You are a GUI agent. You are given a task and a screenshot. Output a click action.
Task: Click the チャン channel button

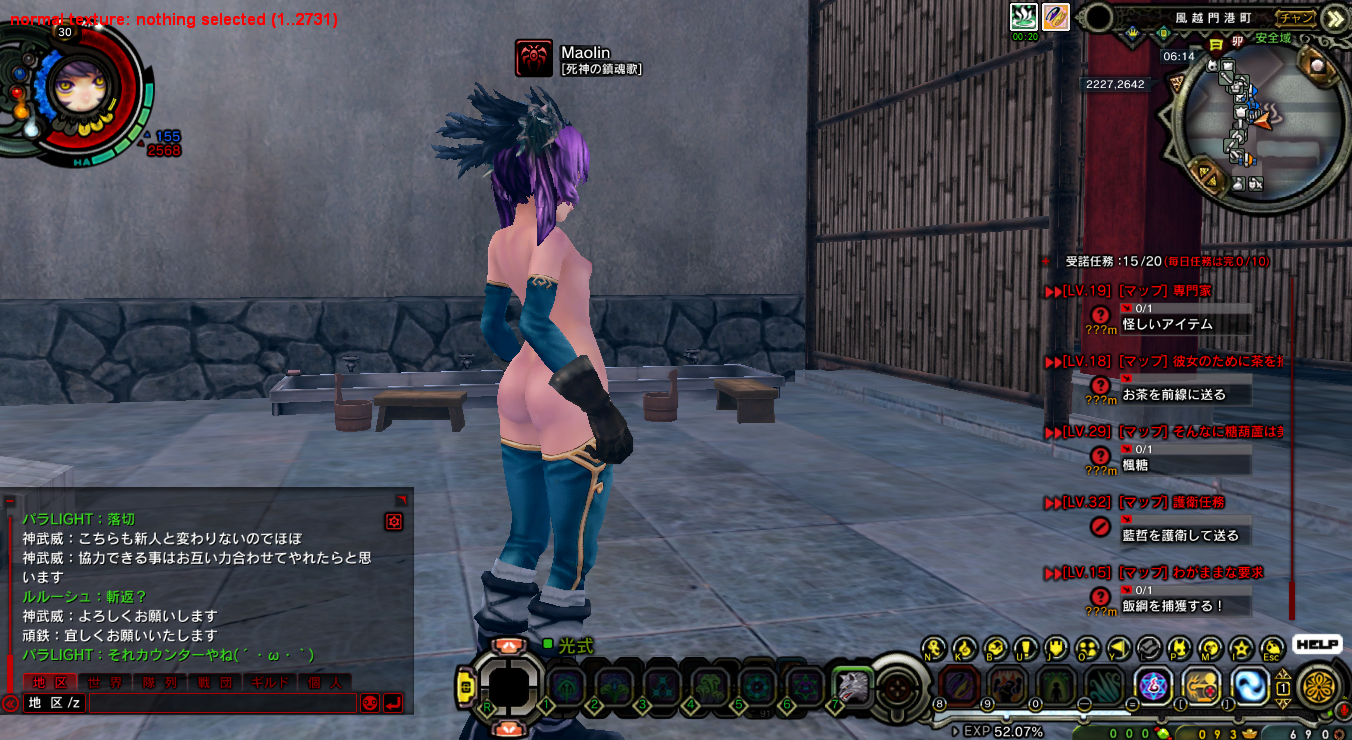(x=1297, y=17)
